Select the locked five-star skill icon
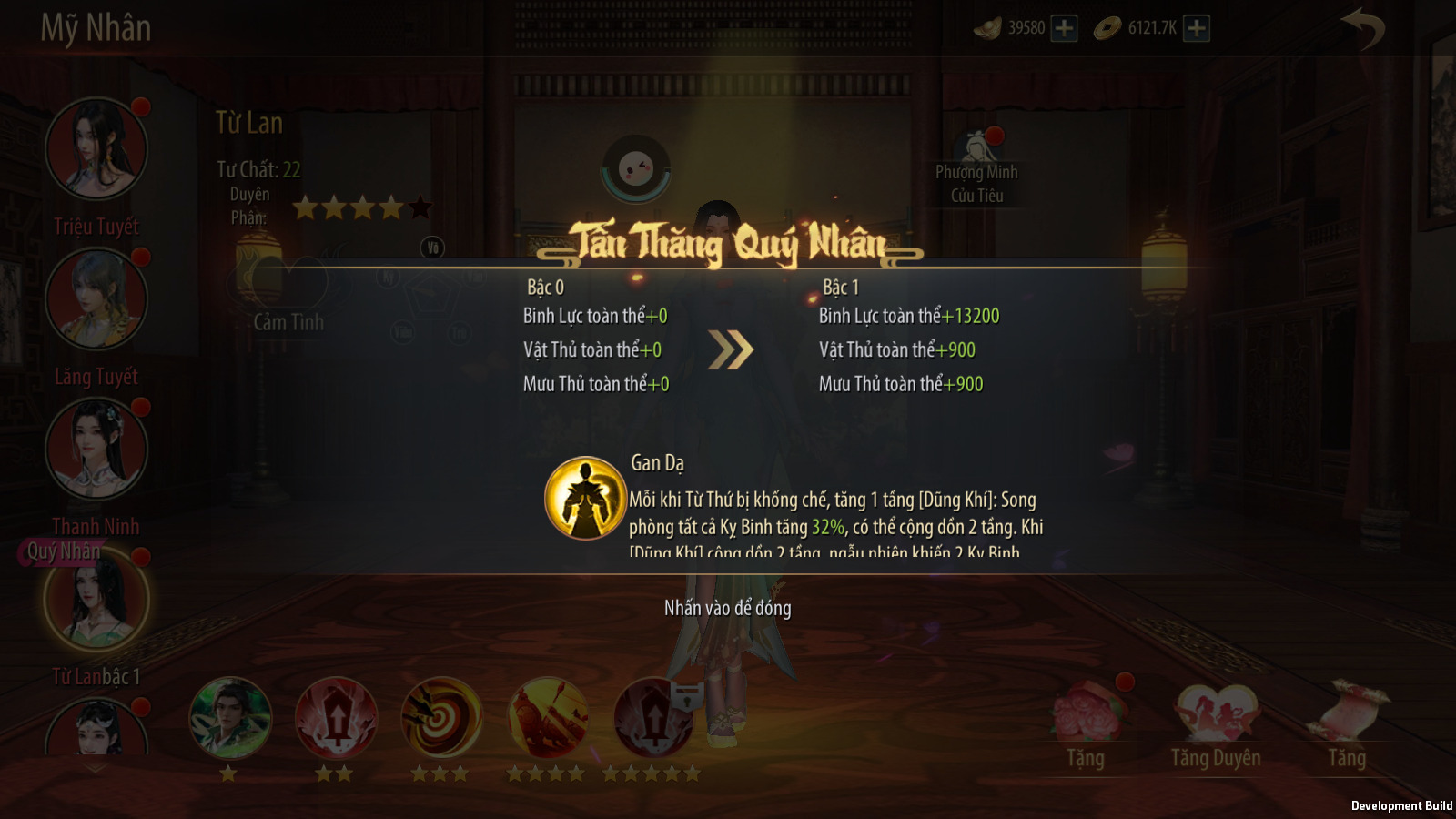Screen dimensions: 1456x819 click(654, 718)
